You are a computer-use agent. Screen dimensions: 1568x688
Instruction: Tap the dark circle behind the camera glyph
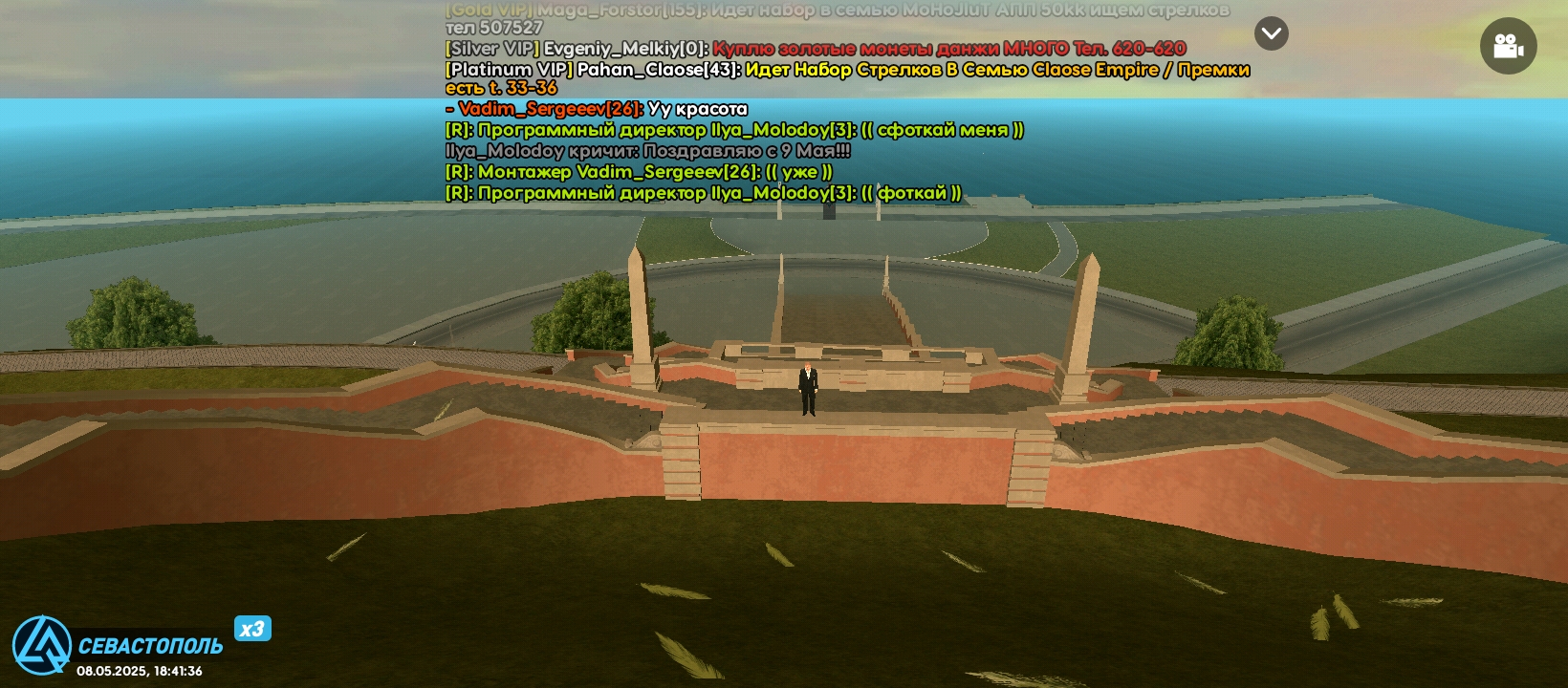1509,45
